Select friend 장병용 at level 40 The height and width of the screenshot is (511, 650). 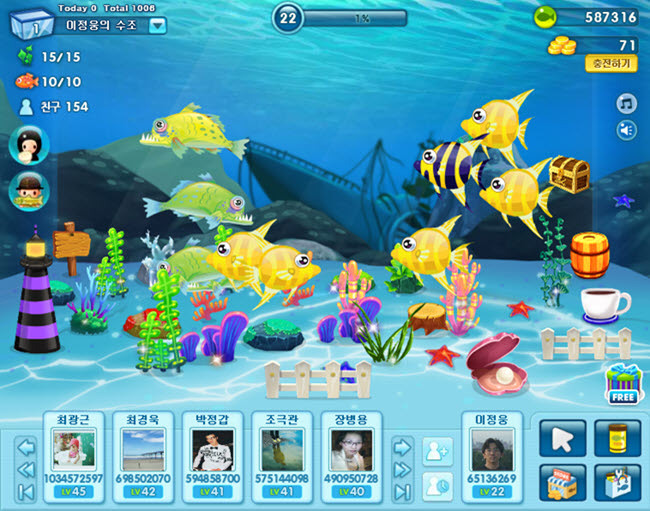[x=350, y=455]
